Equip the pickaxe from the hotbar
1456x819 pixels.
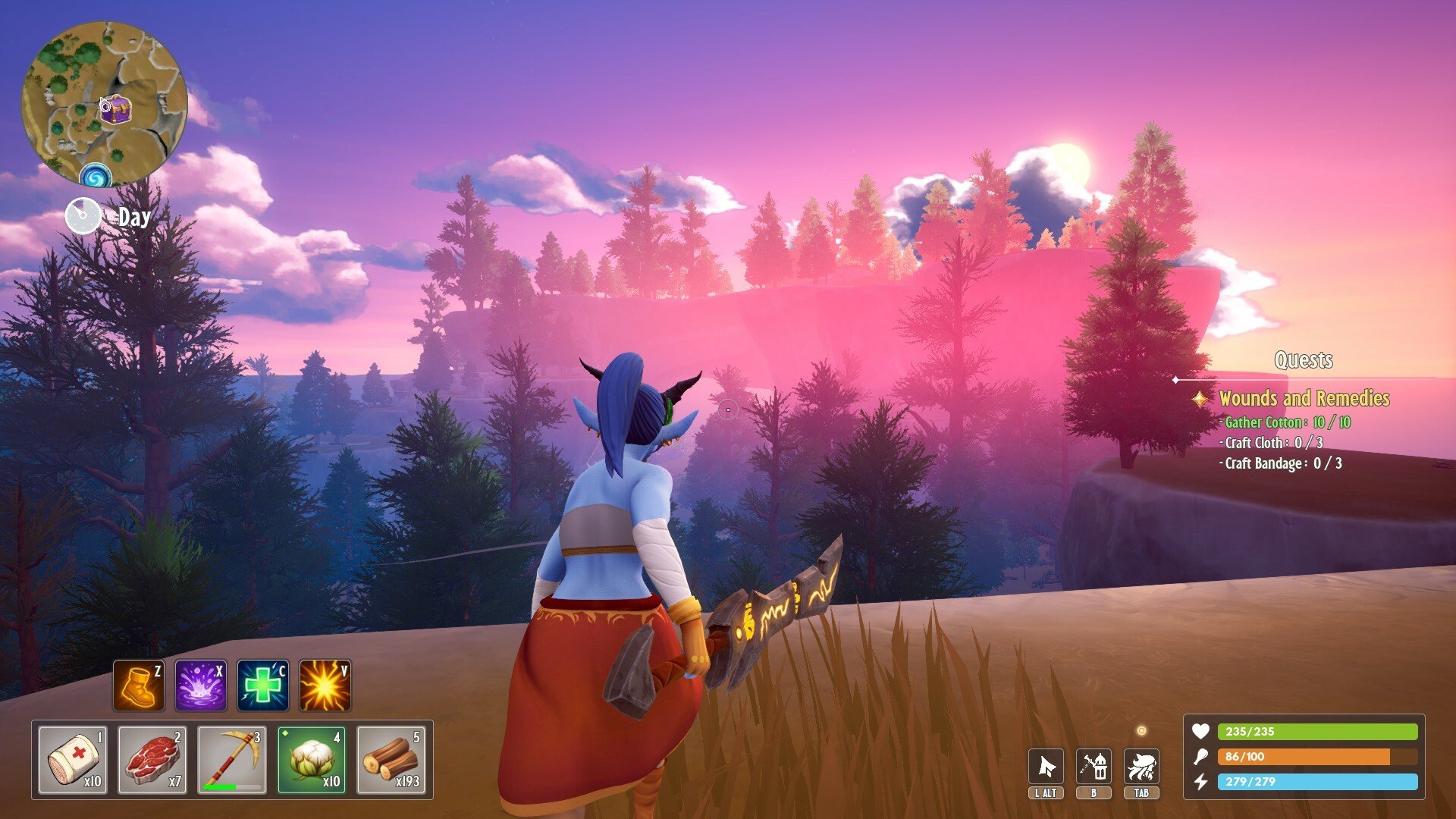pos(232,760)
